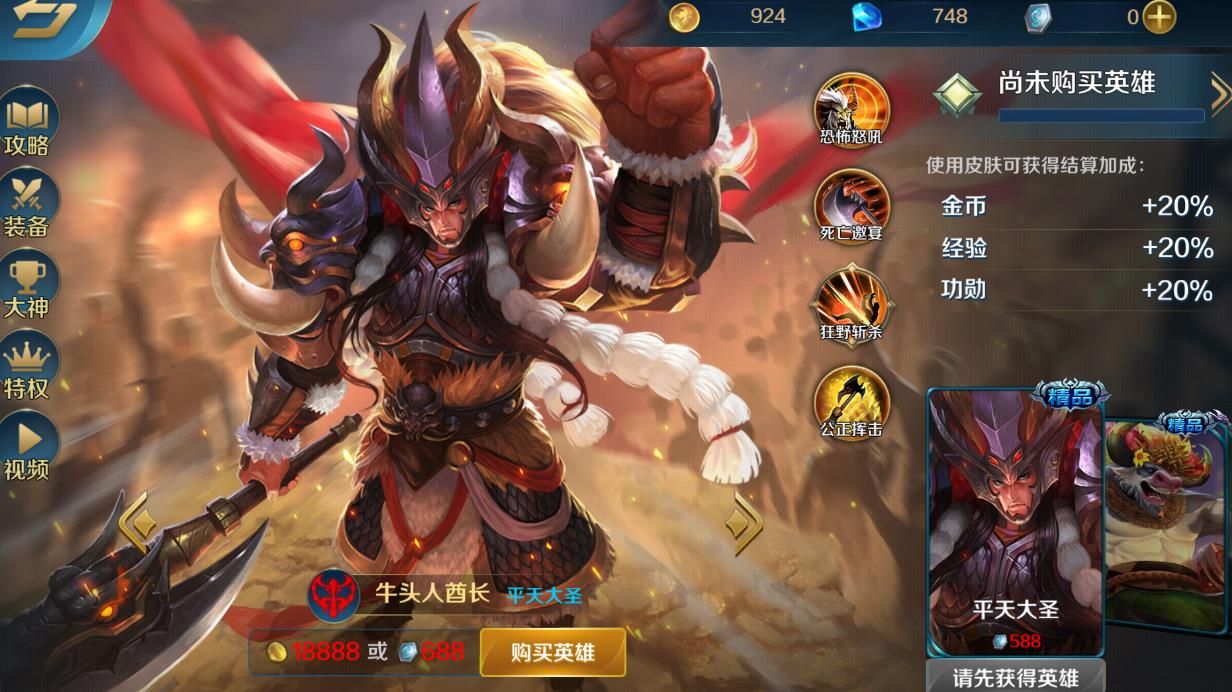Open the 装备 equipment page
The width and height of the screenshot is (1232, 692).
click(x=27, y=204)
